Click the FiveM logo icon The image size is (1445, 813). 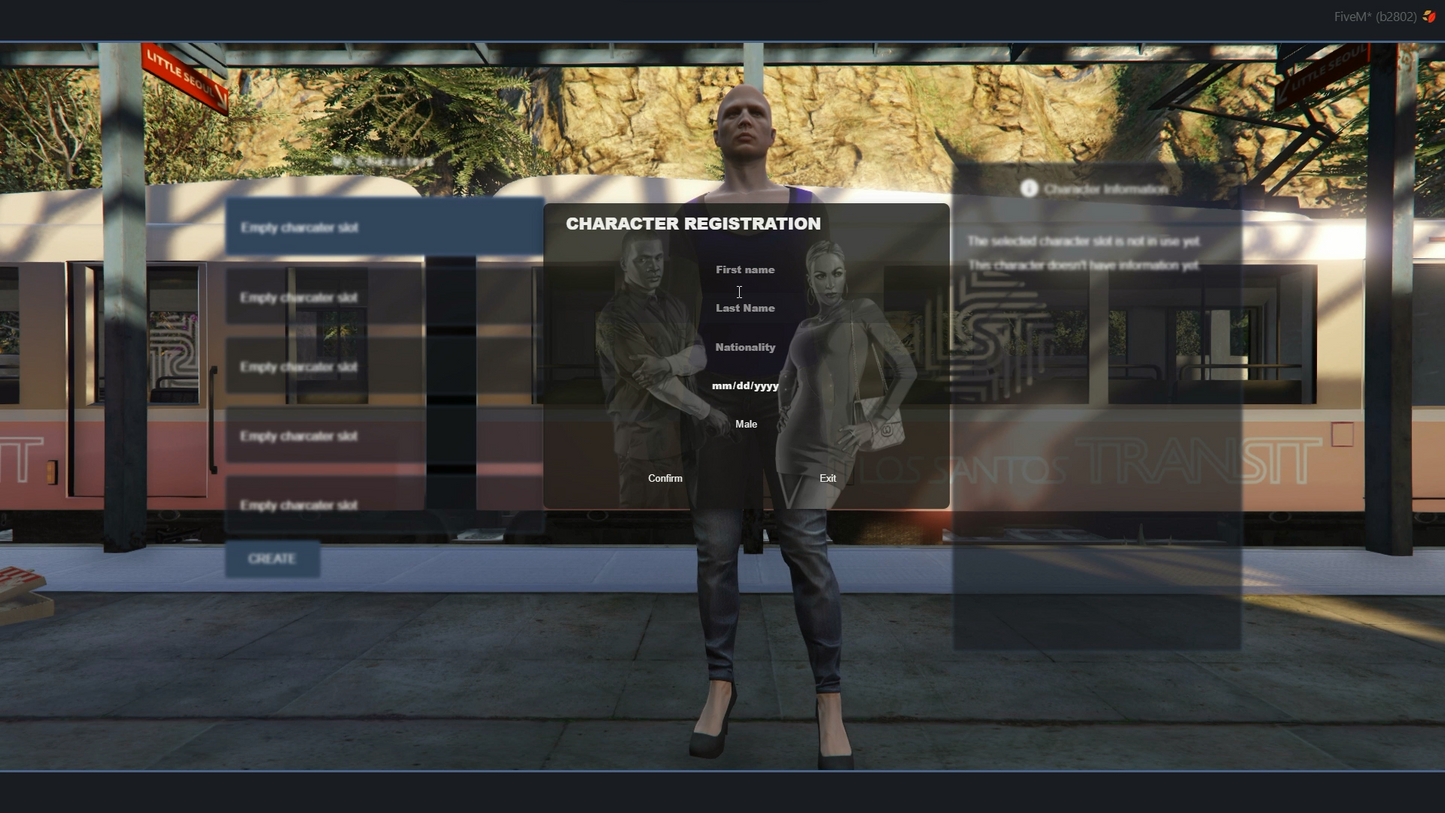[1429, 16]
